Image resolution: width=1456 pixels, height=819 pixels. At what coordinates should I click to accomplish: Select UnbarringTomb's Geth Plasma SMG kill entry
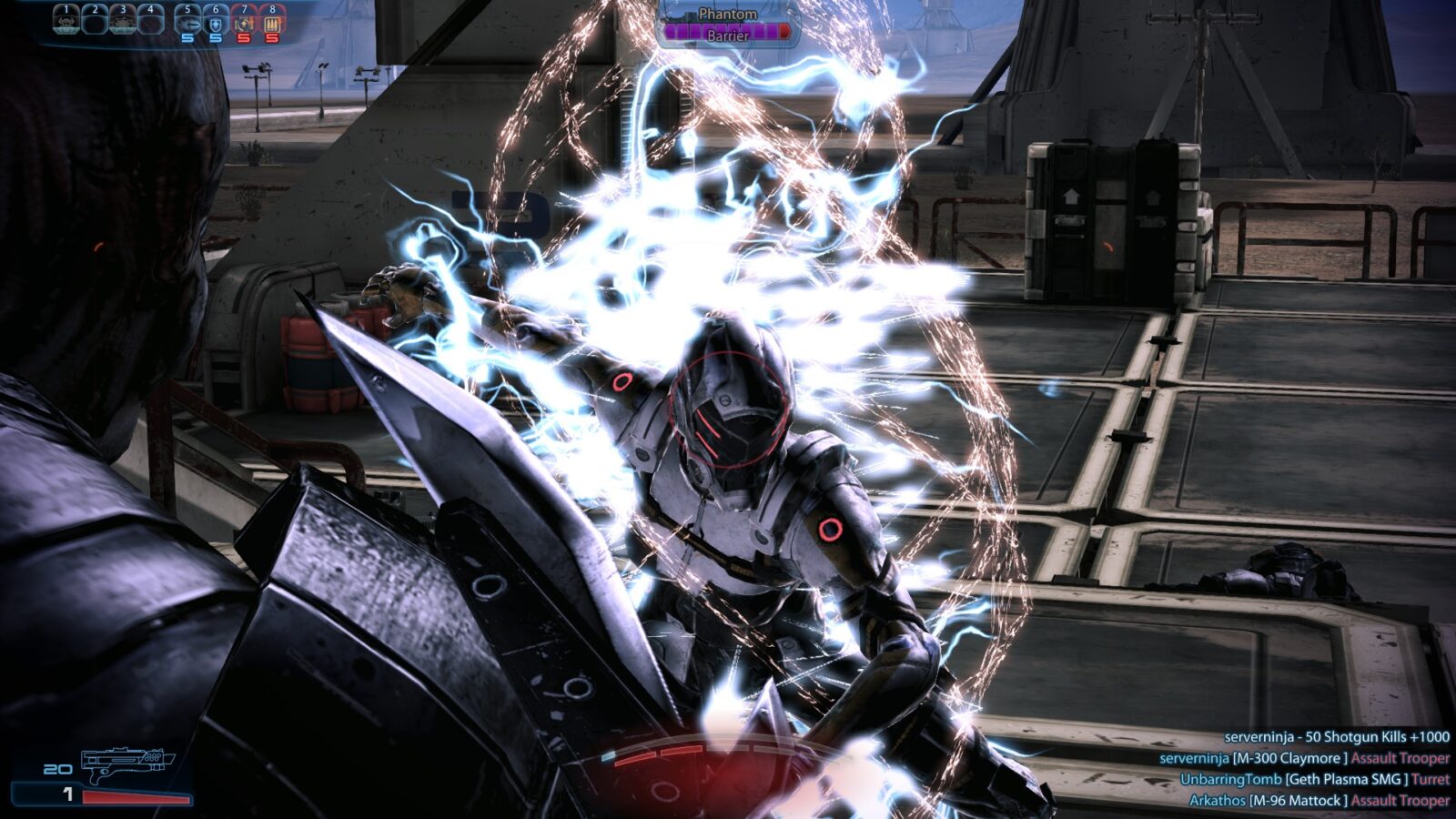point(1314,779)
